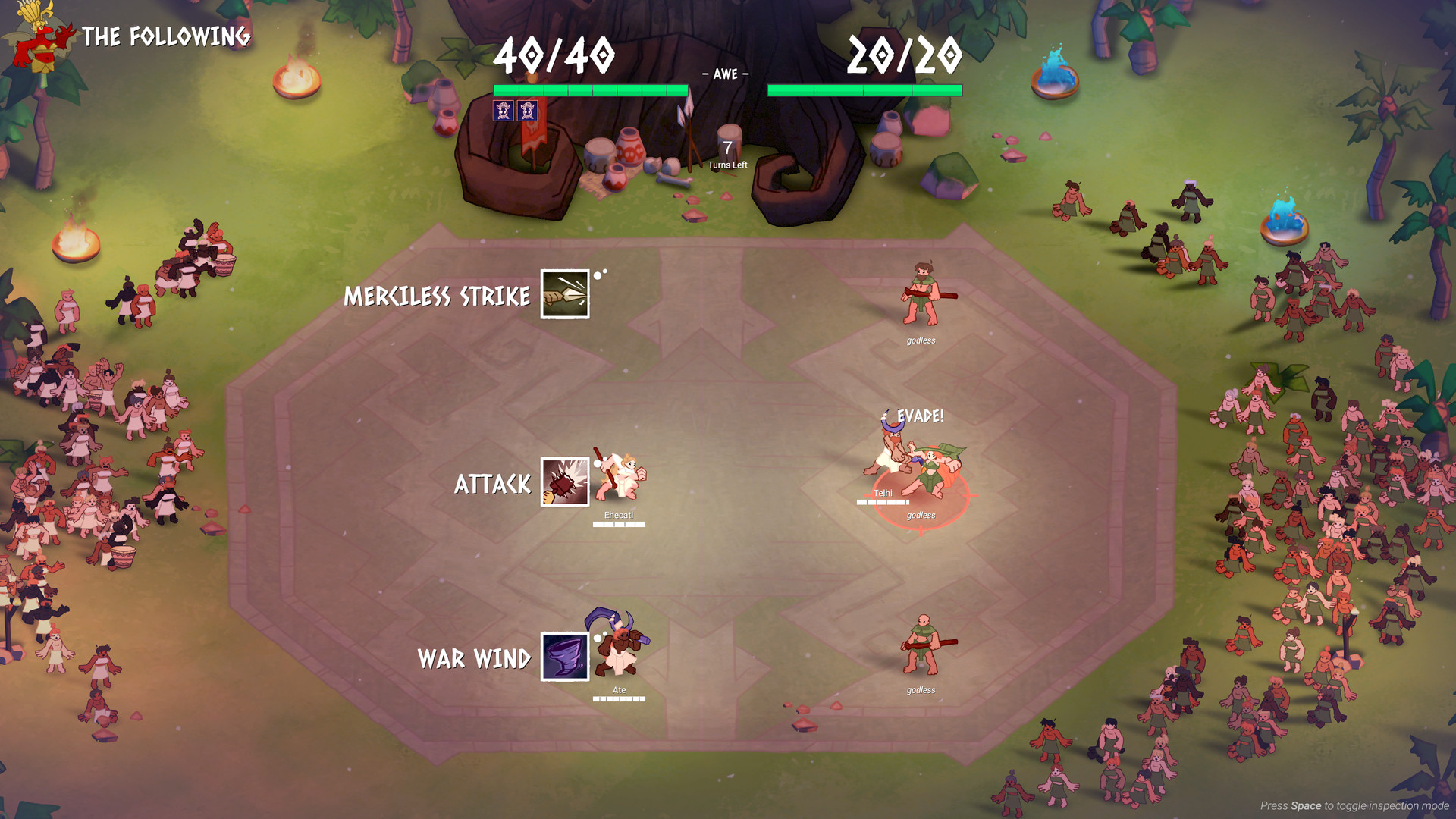1456x819 pixels.
Task: Click the campfire icon near the left tents
Action: click(x=76, y=243)
